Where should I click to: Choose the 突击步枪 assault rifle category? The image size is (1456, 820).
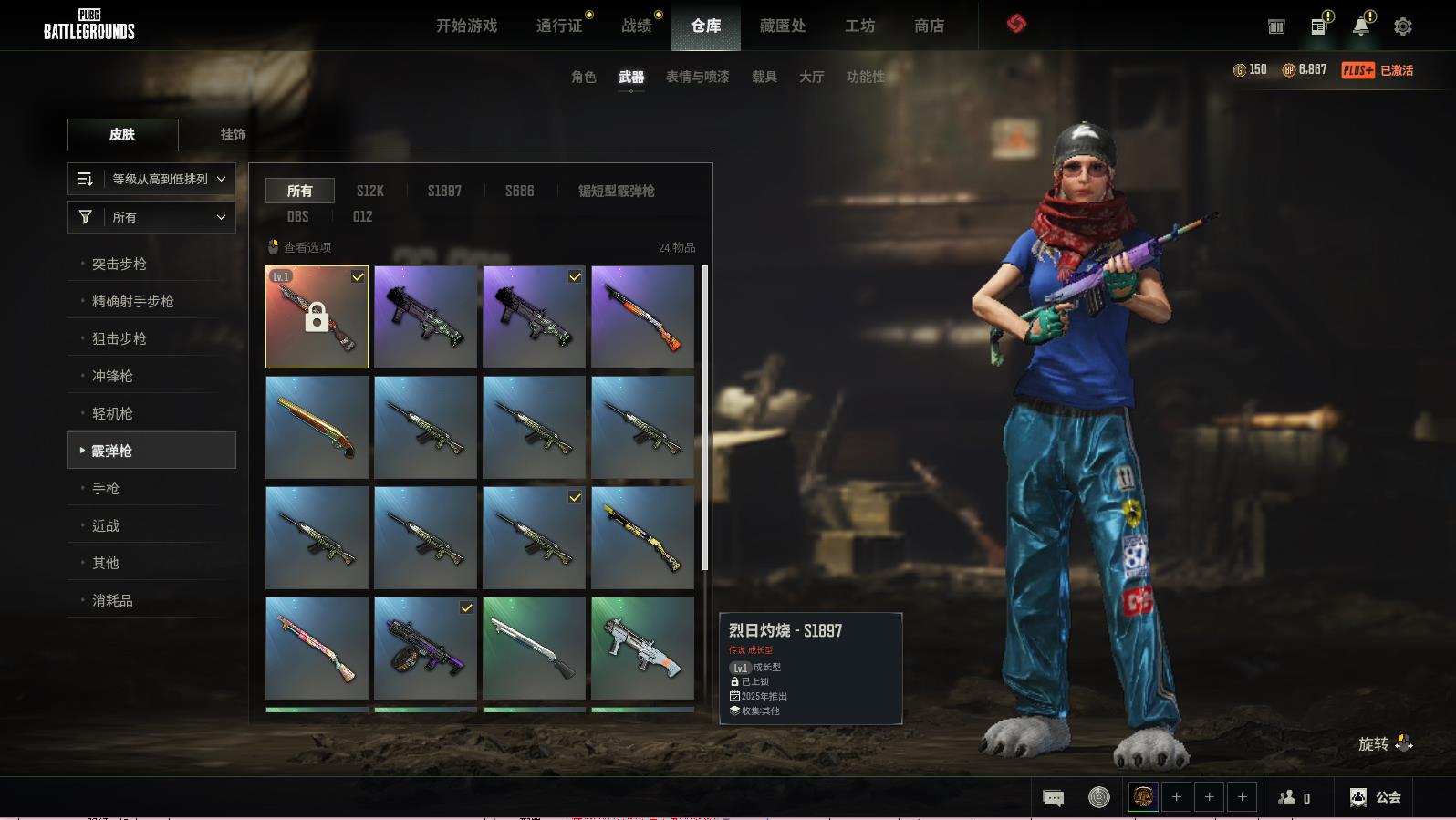coord(120,264)
